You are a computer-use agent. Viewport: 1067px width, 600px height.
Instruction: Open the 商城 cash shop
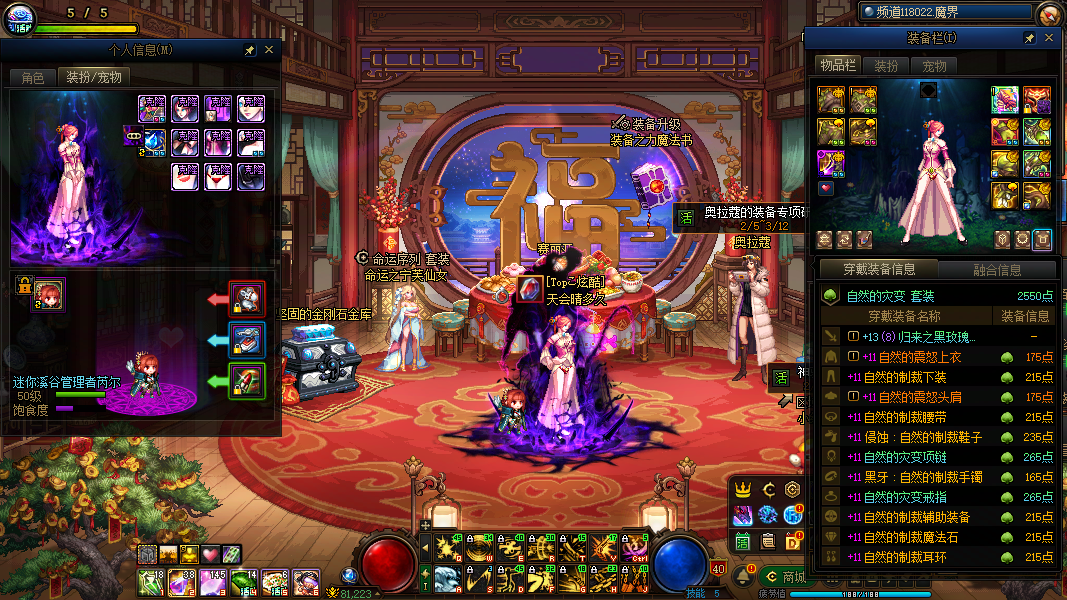pos(784,577)
